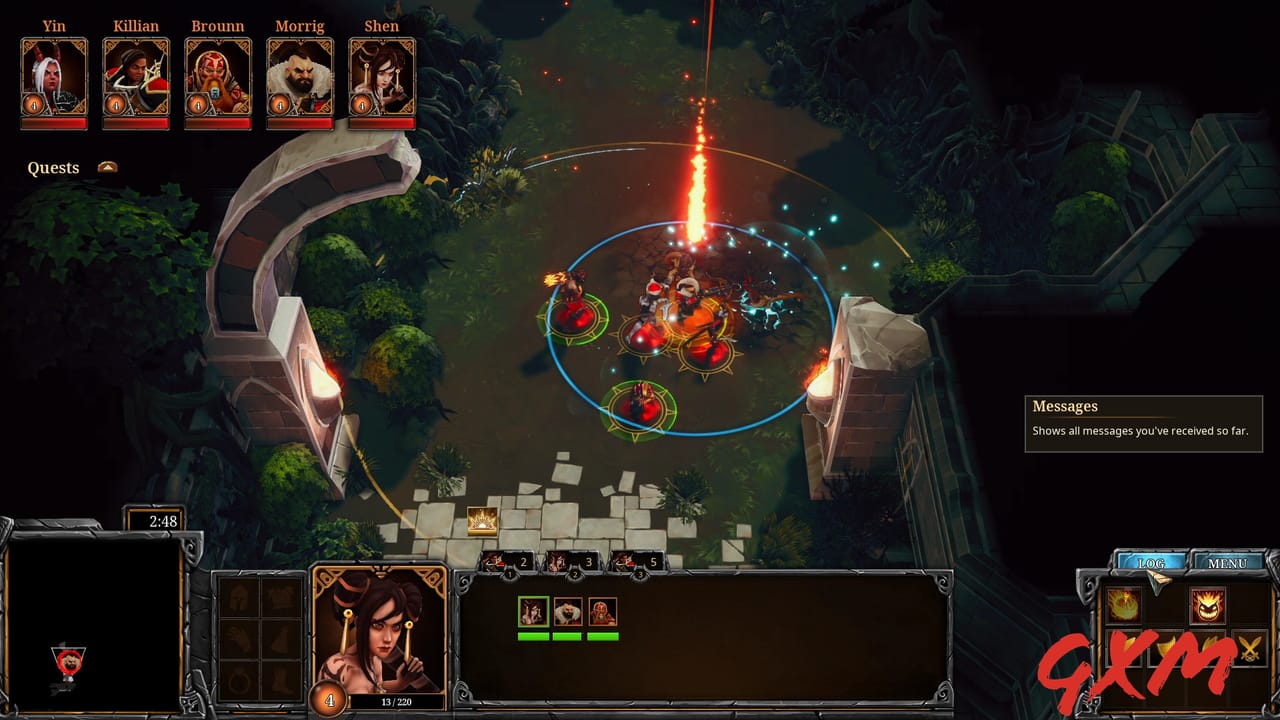Select the bearded bald hero in selection panel
The width and height of the screenshot is (1280, 720).
[568, 612]
